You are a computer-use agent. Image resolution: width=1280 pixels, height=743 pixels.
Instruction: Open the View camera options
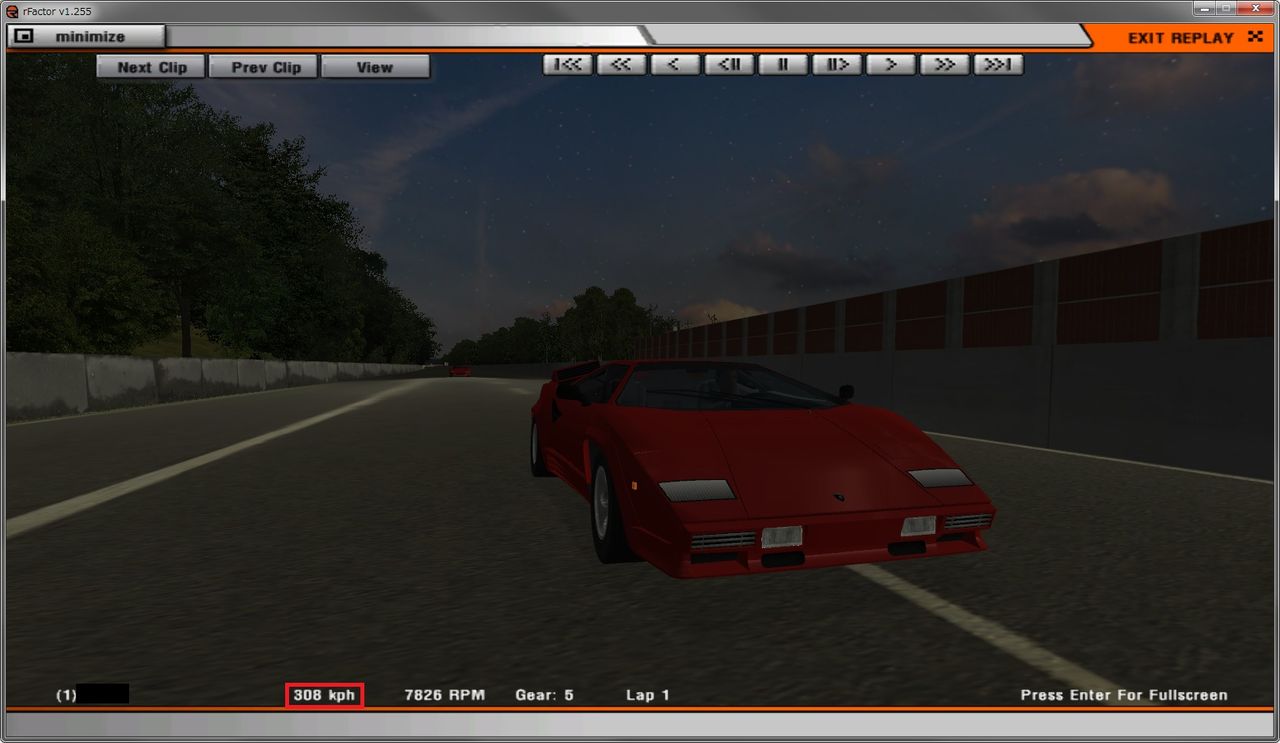tap(375, 66)
